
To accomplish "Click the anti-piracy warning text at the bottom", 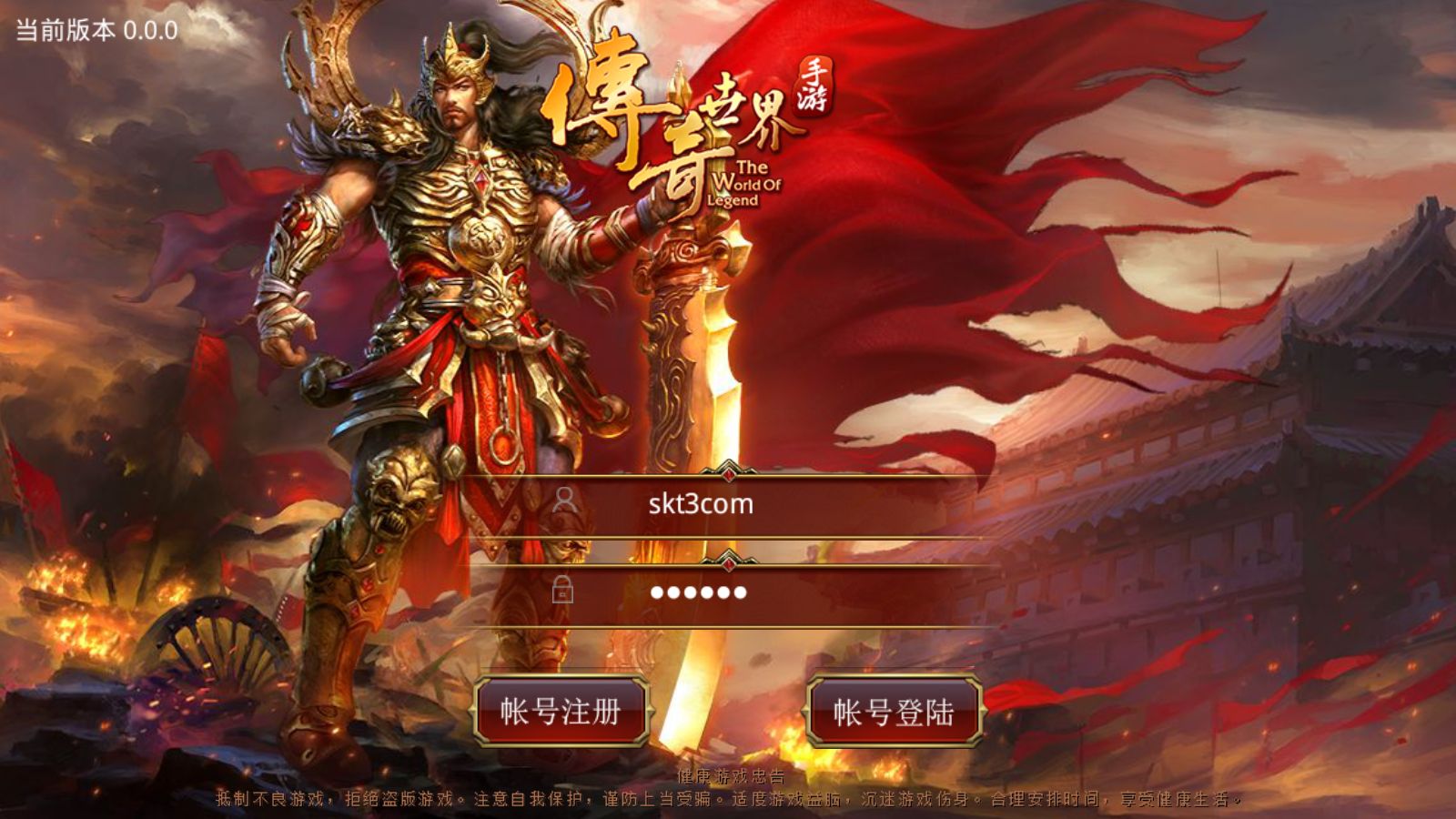I will (x=728, y=803).
